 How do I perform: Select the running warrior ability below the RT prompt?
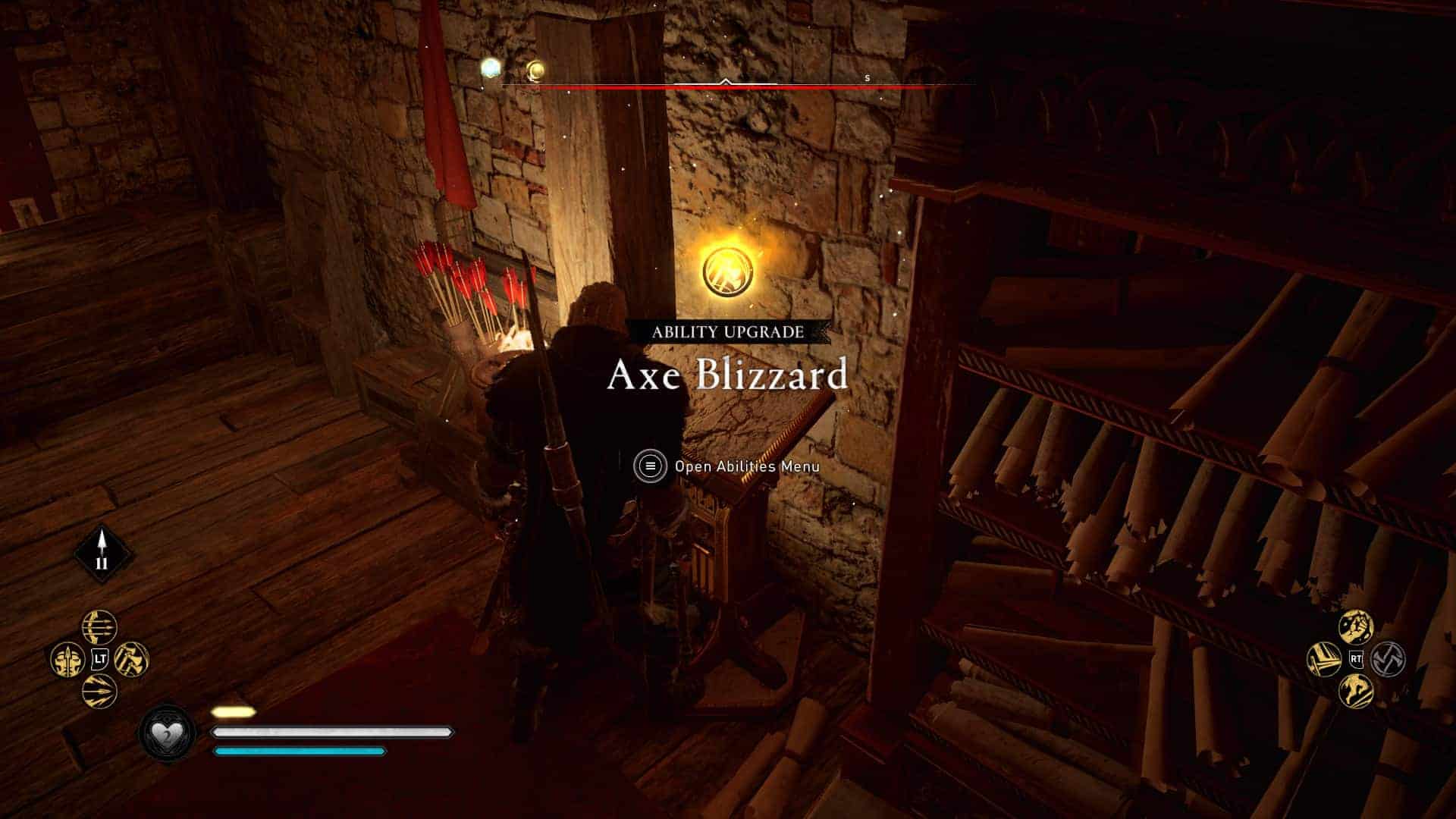point(1354,692)
